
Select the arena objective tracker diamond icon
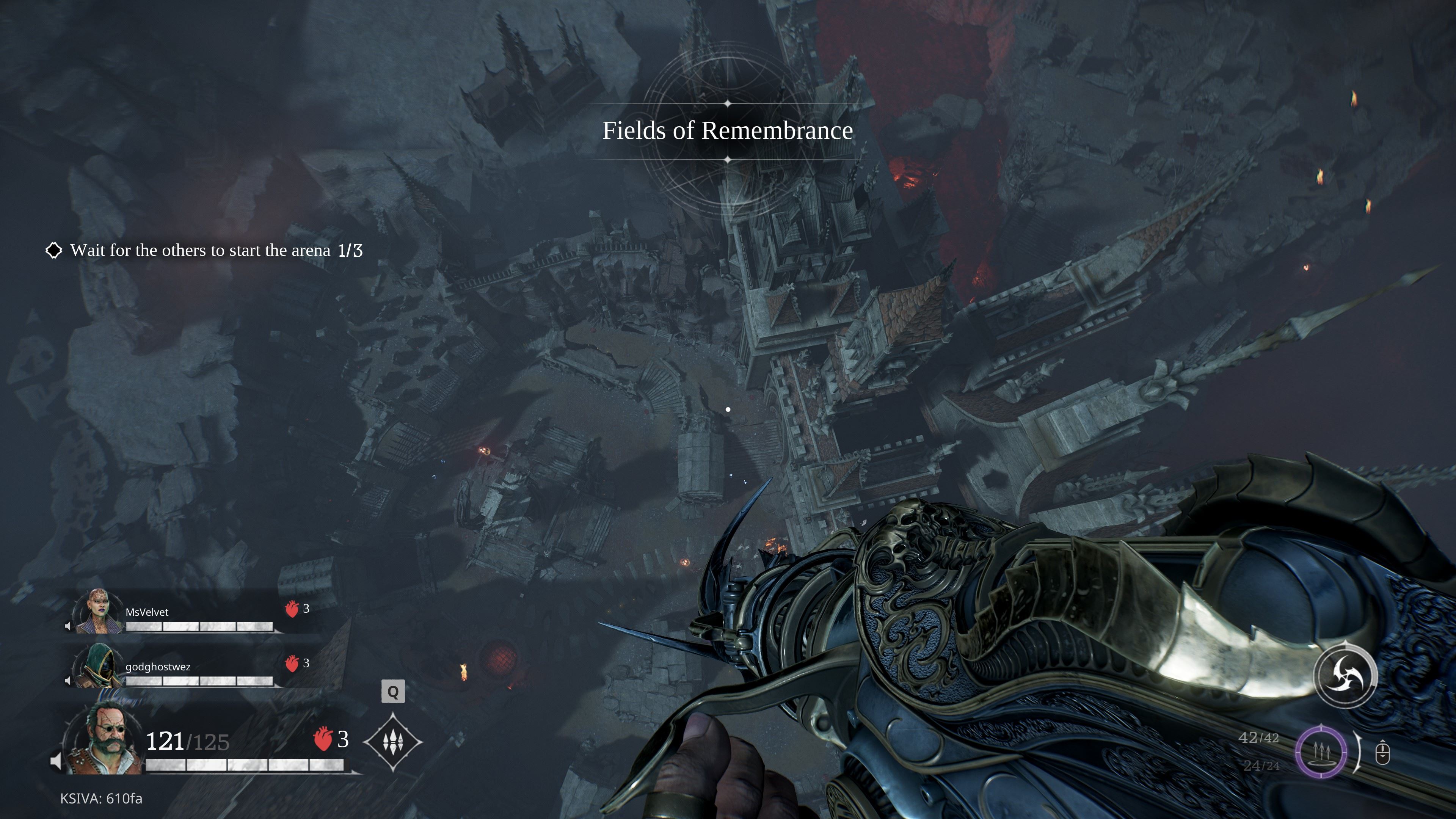54,250
